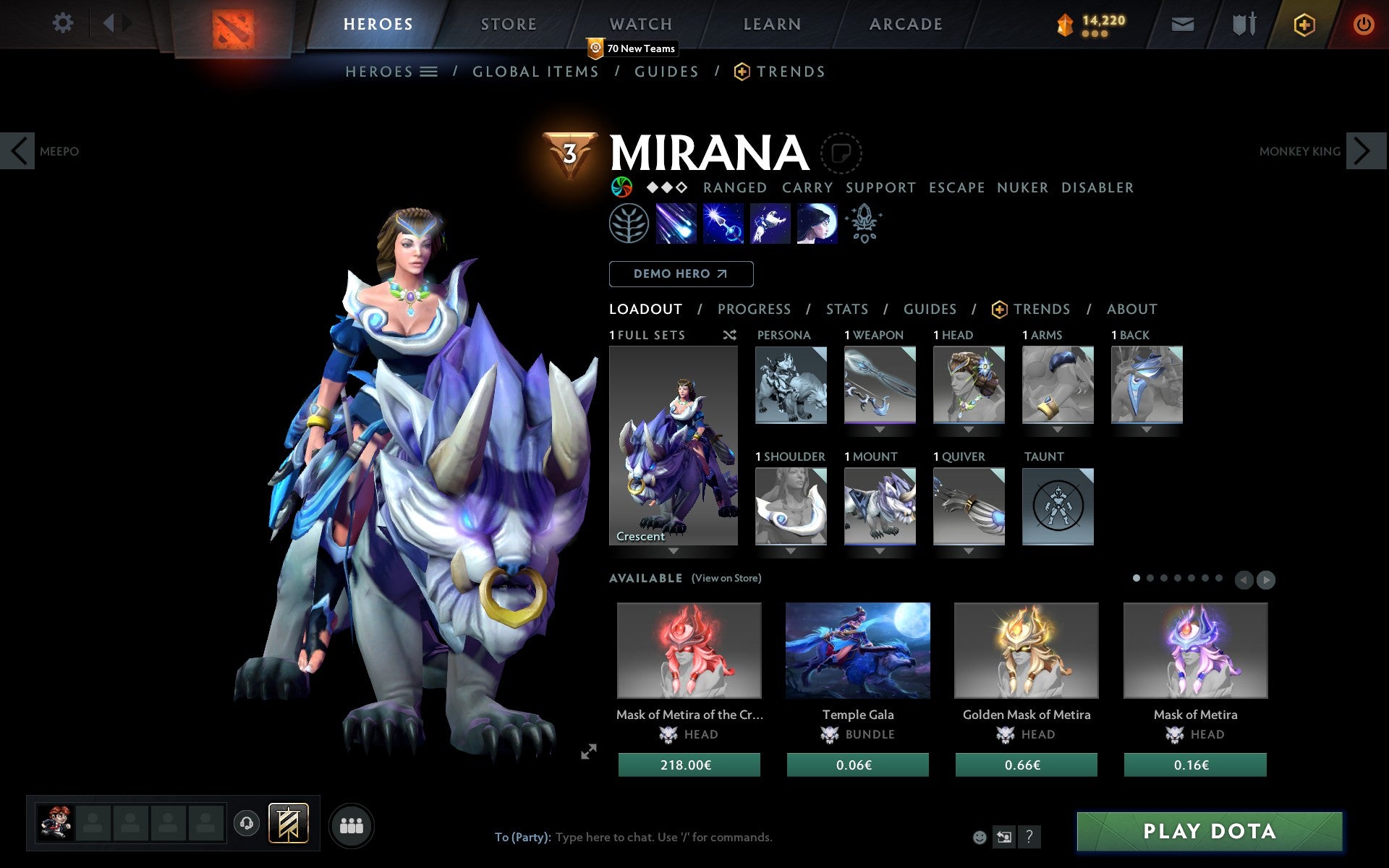Select the Starstorm ability icon
The image size is (1389, 868).
tap(676, 224)
